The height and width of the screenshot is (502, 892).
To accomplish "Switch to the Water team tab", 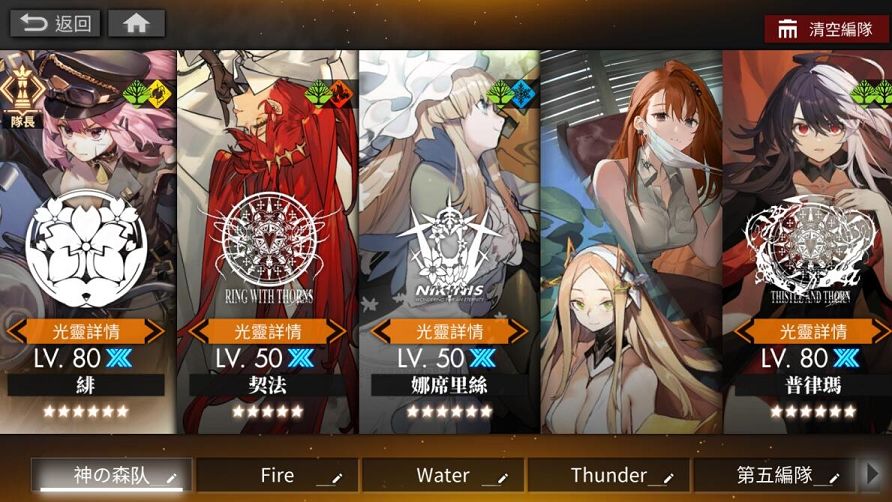I will pyautogui.click(x=443, y=475).
